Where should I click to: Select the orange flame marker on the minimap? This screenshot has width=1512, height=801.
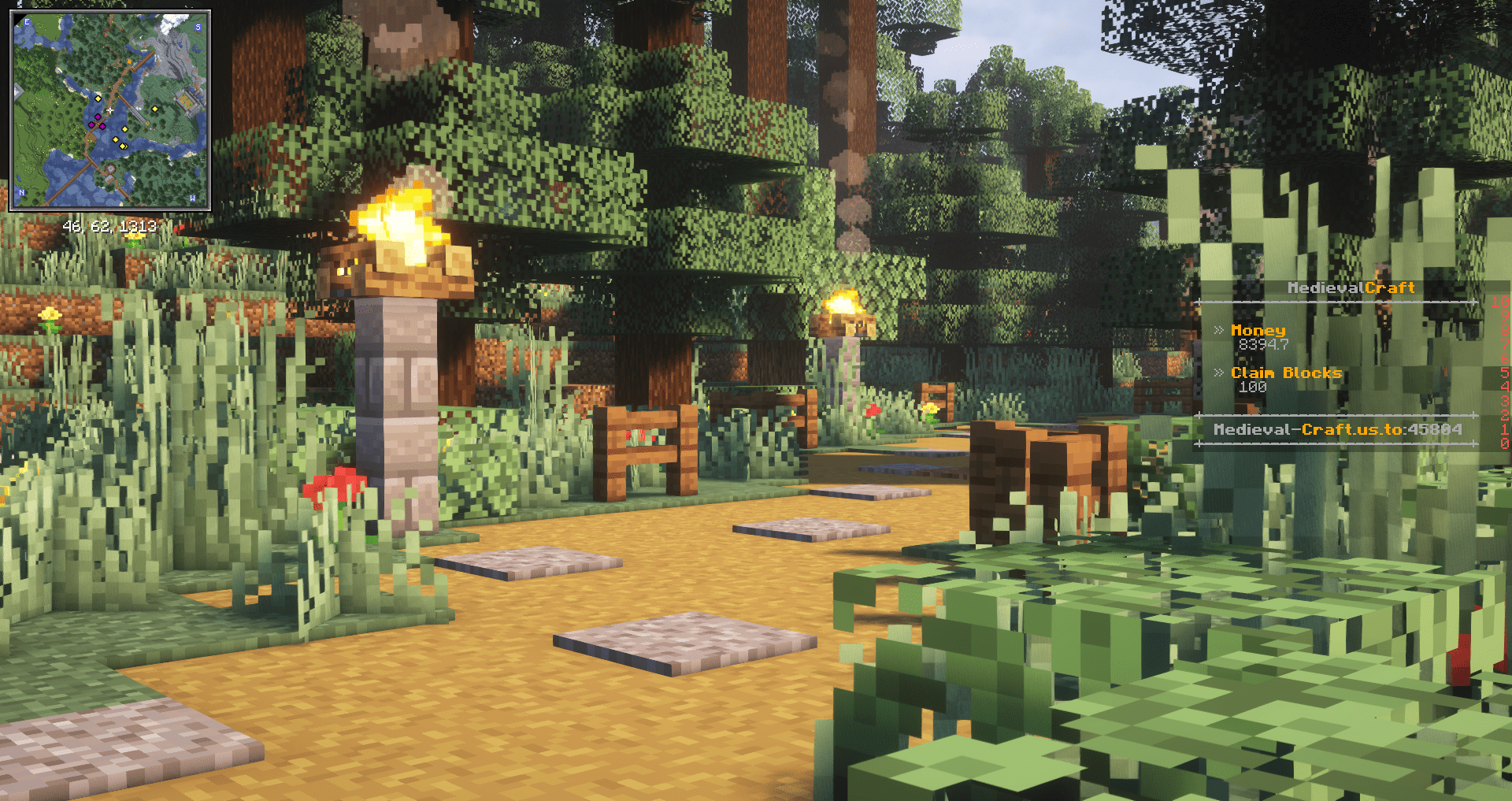(x=129, y=61)
